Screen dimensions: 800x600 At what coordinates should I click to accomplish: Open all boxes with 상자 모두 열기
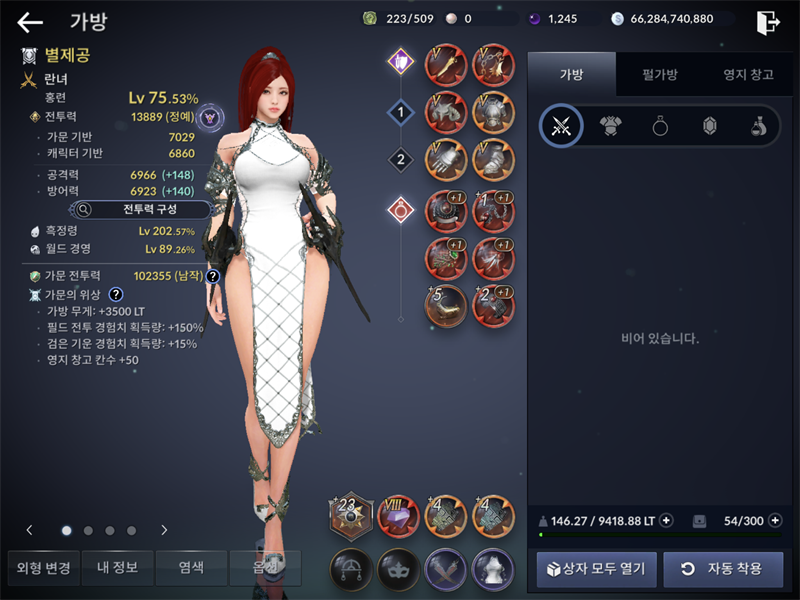598,569
